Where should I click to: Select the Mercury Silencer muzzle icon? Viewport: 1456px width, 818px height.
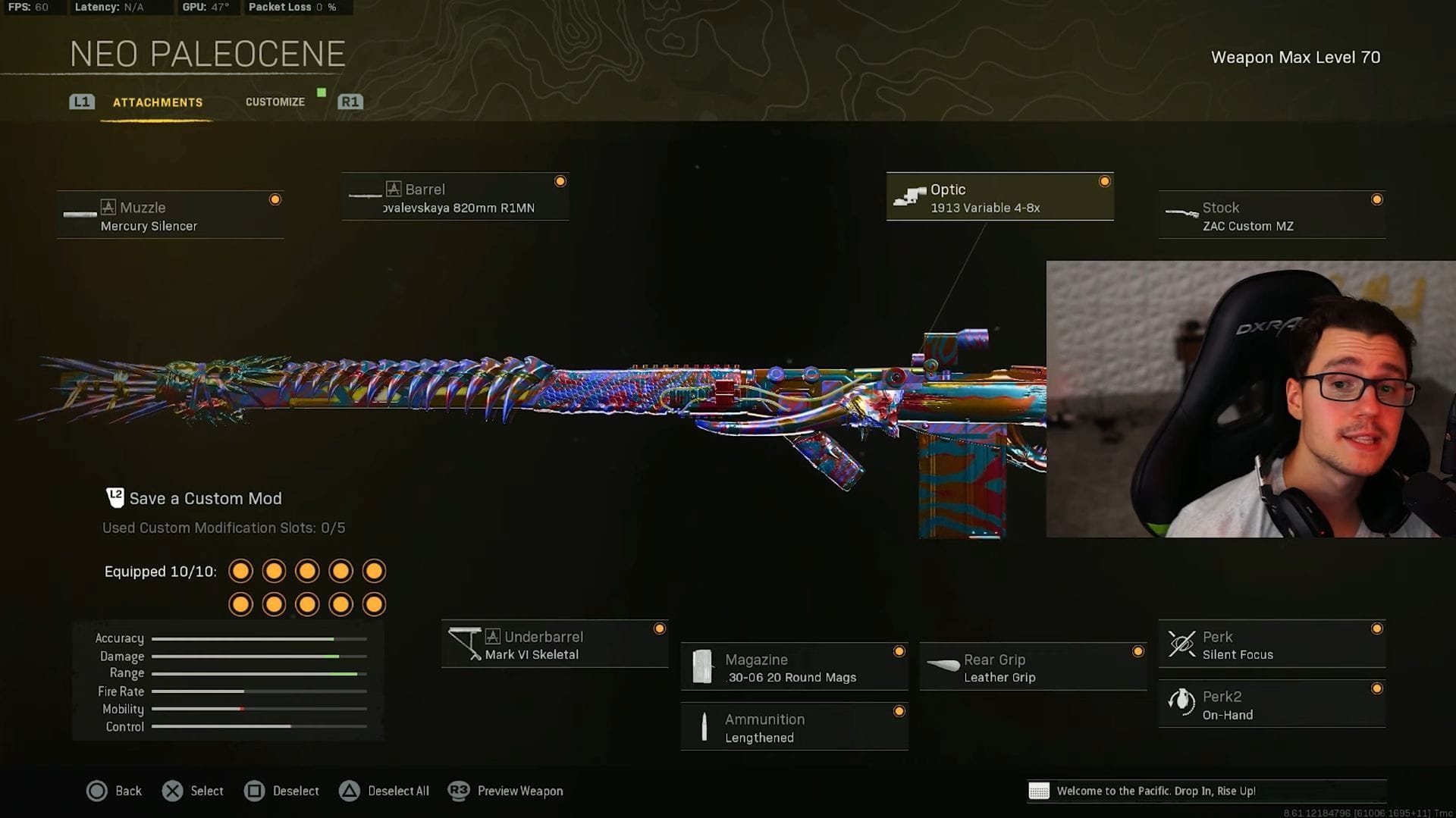coord(80,214)
